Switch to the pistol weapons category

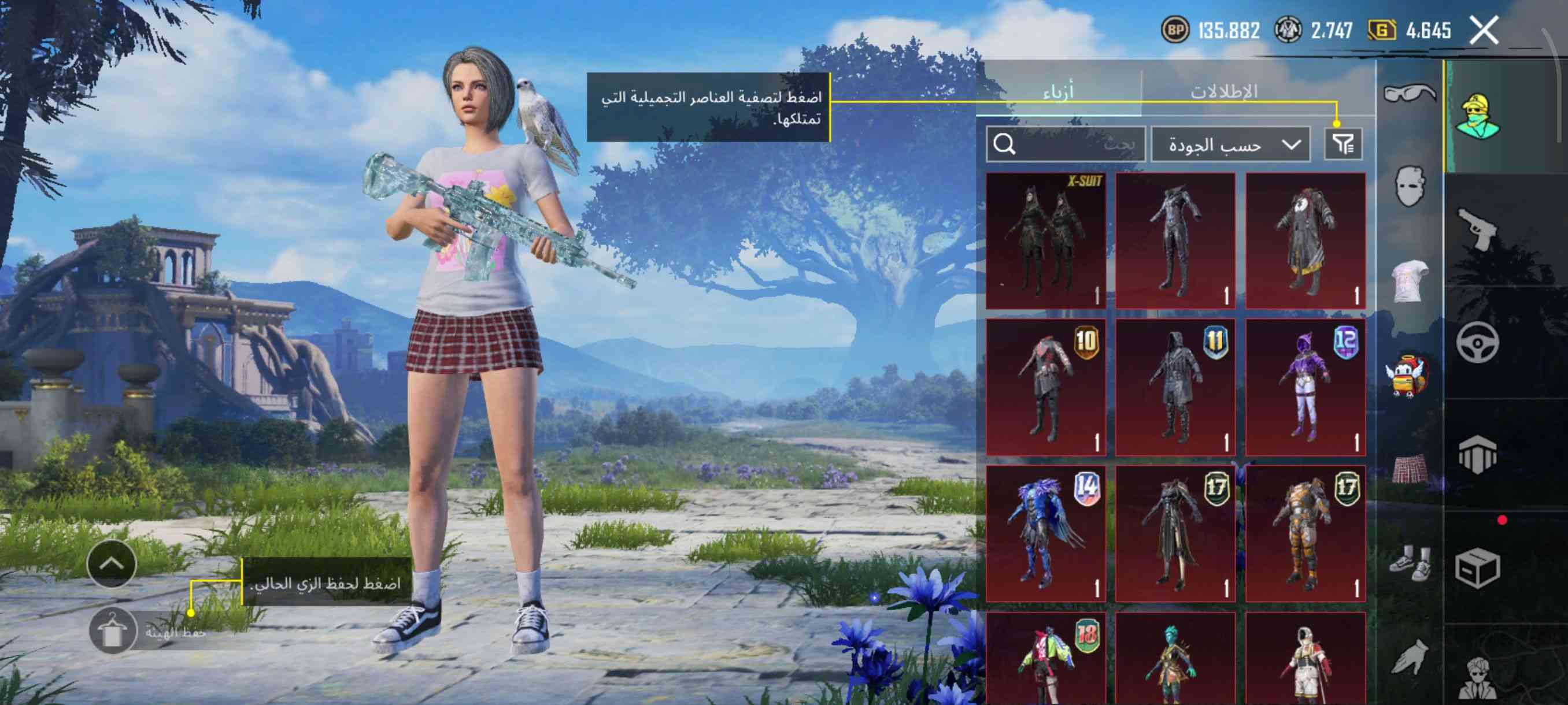(x=1477, y=229)
